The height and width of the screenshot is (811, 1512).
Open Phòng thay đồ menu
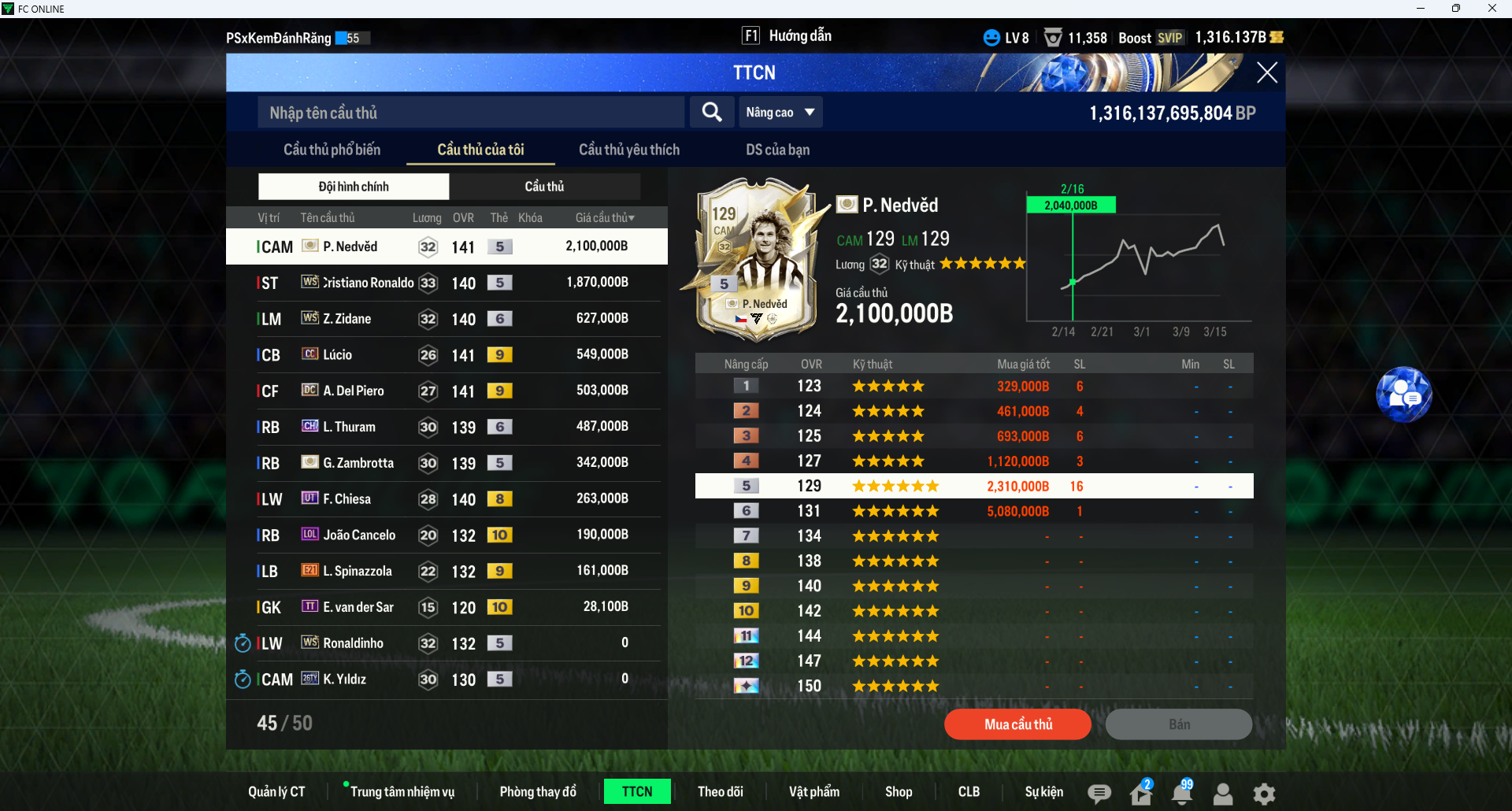538,792
